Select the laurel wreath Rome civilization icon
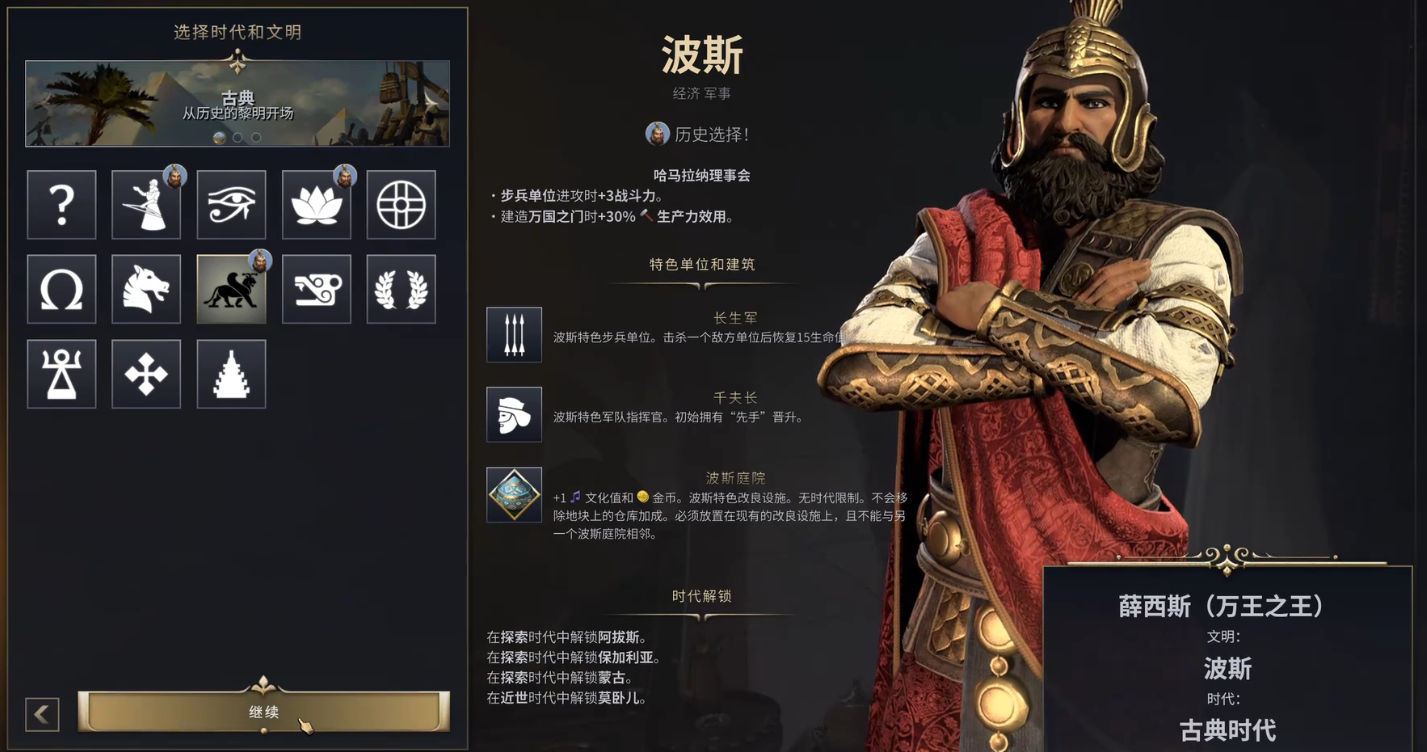The image size is (1427, 752). (400, 288)
